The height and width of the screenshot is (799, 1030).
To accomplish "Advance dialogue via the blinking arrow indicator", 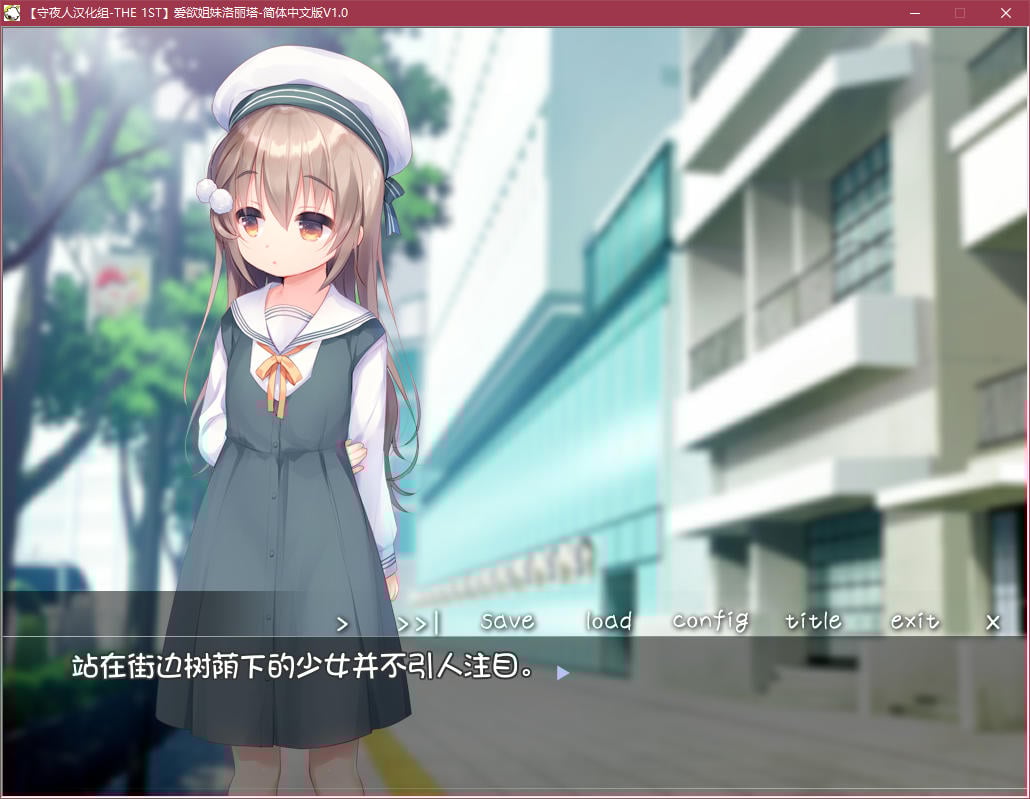I will pyautogui.click(x=563, y=673).
